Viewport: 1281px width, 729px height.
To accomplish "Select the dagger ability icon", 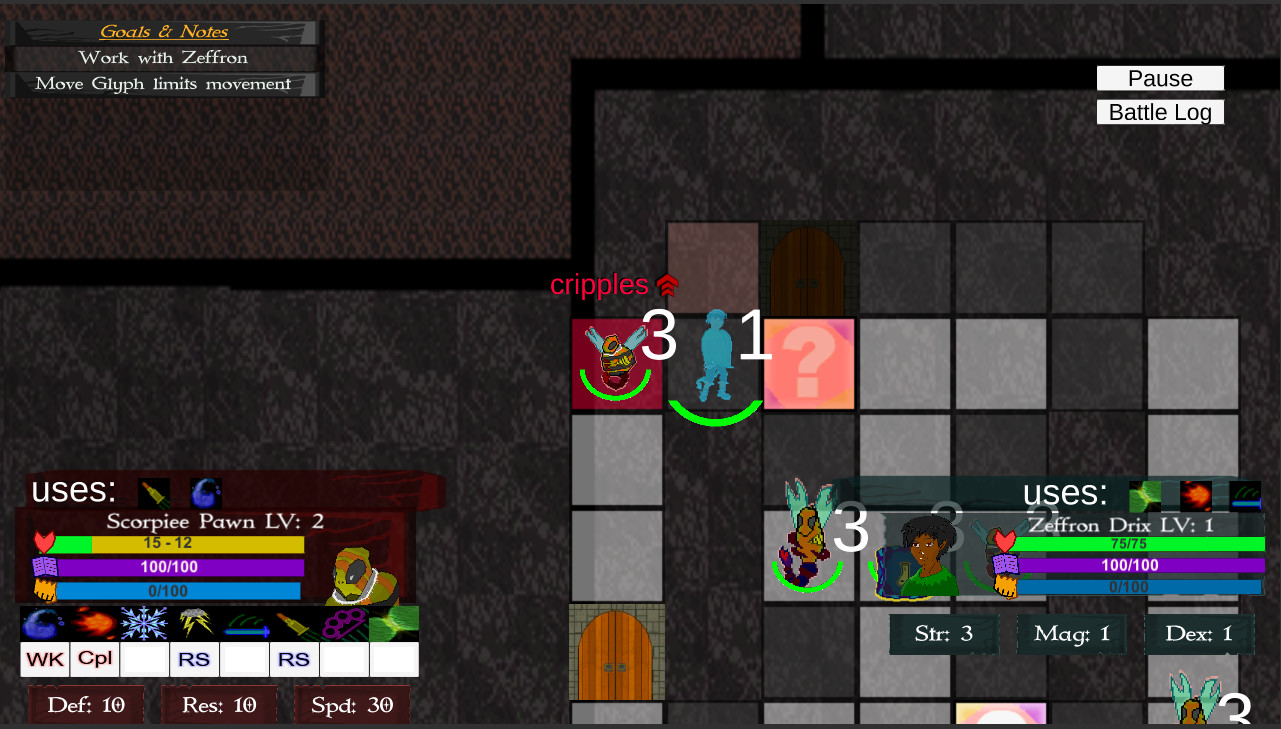I will (x=294, y=622).
